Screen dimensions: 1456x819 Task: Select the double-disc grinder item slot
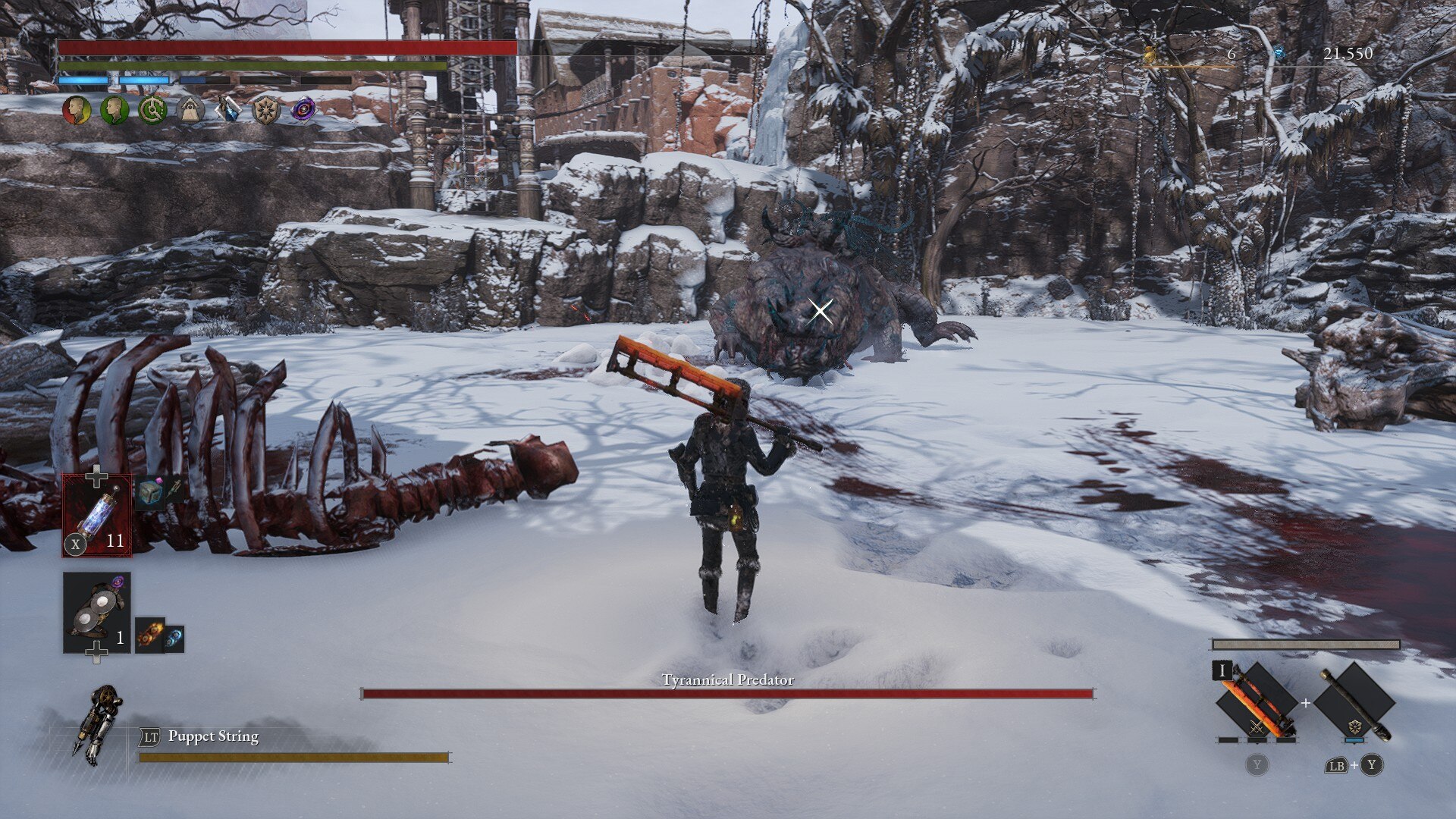click(x=96, y=613)
